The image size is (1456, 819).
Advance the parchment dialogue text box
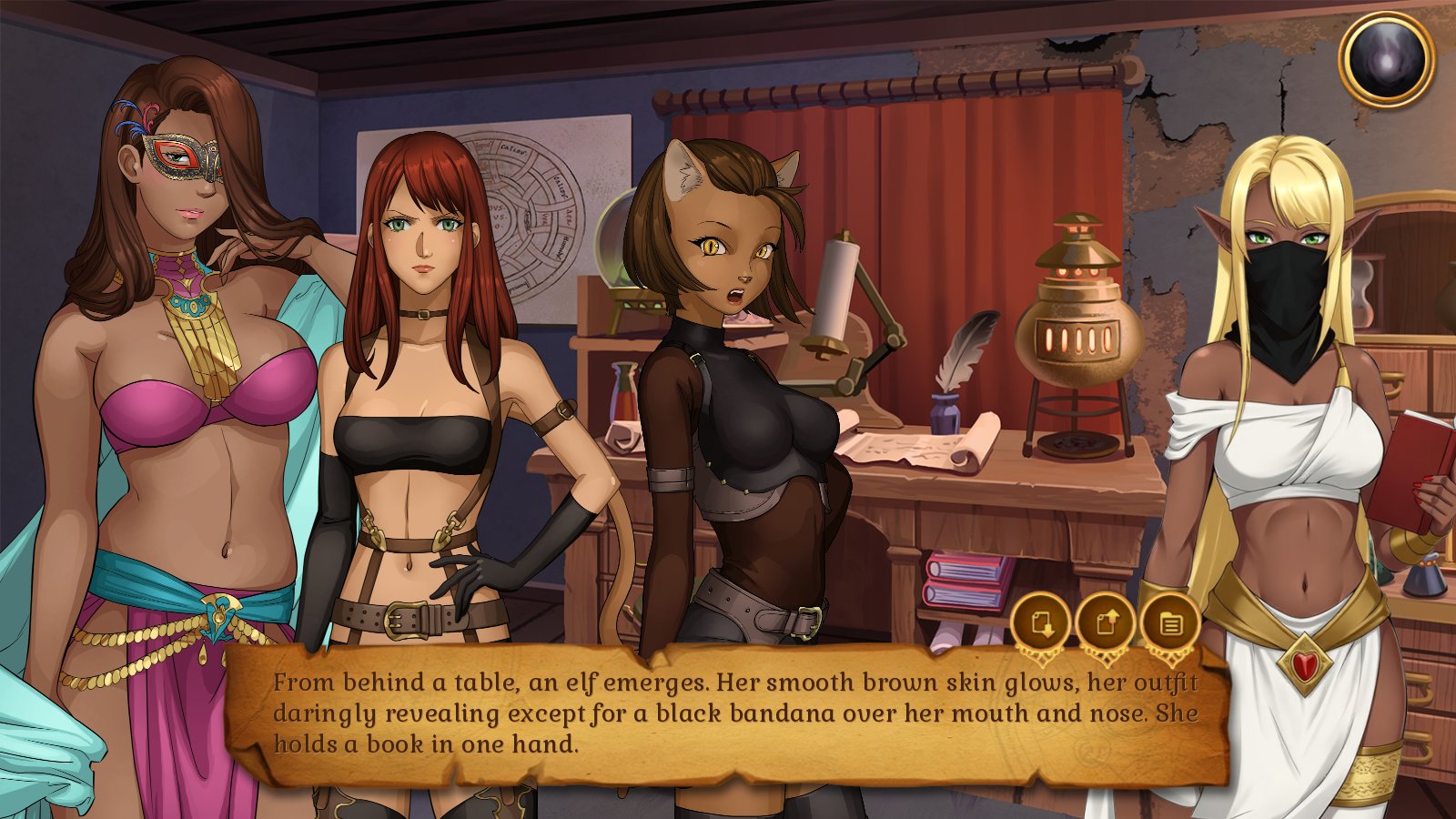728,714
